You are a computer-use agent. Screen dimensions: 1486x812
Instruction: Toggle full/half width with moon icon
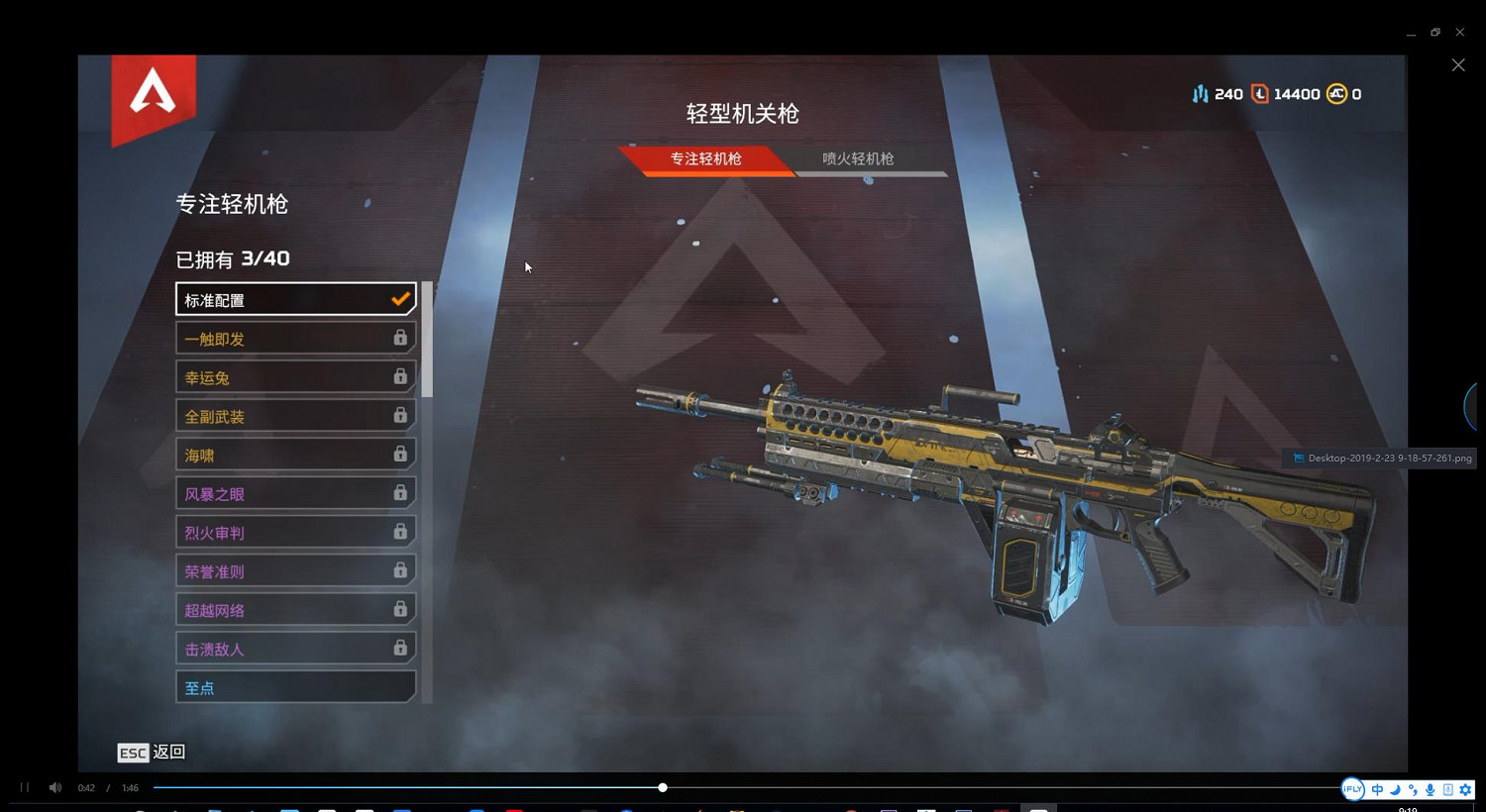tap(1395, 789)
